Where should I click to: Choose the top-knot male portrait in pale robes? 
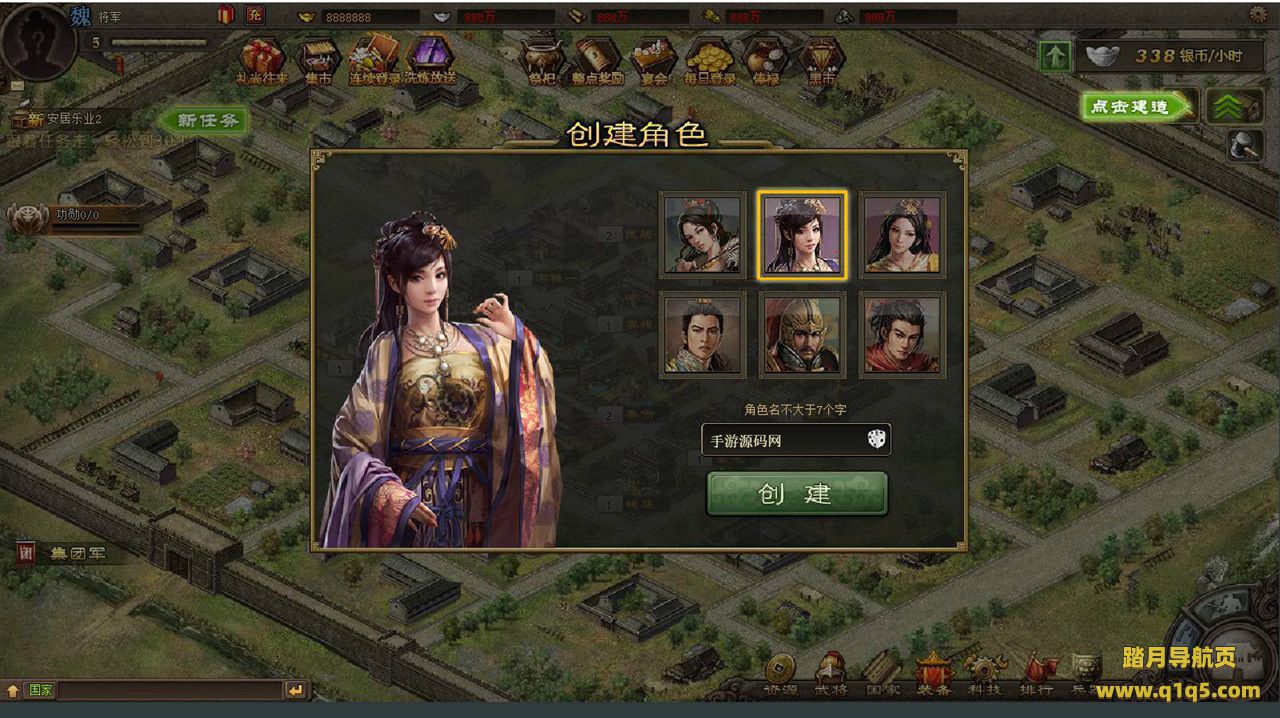pos(702,335)
